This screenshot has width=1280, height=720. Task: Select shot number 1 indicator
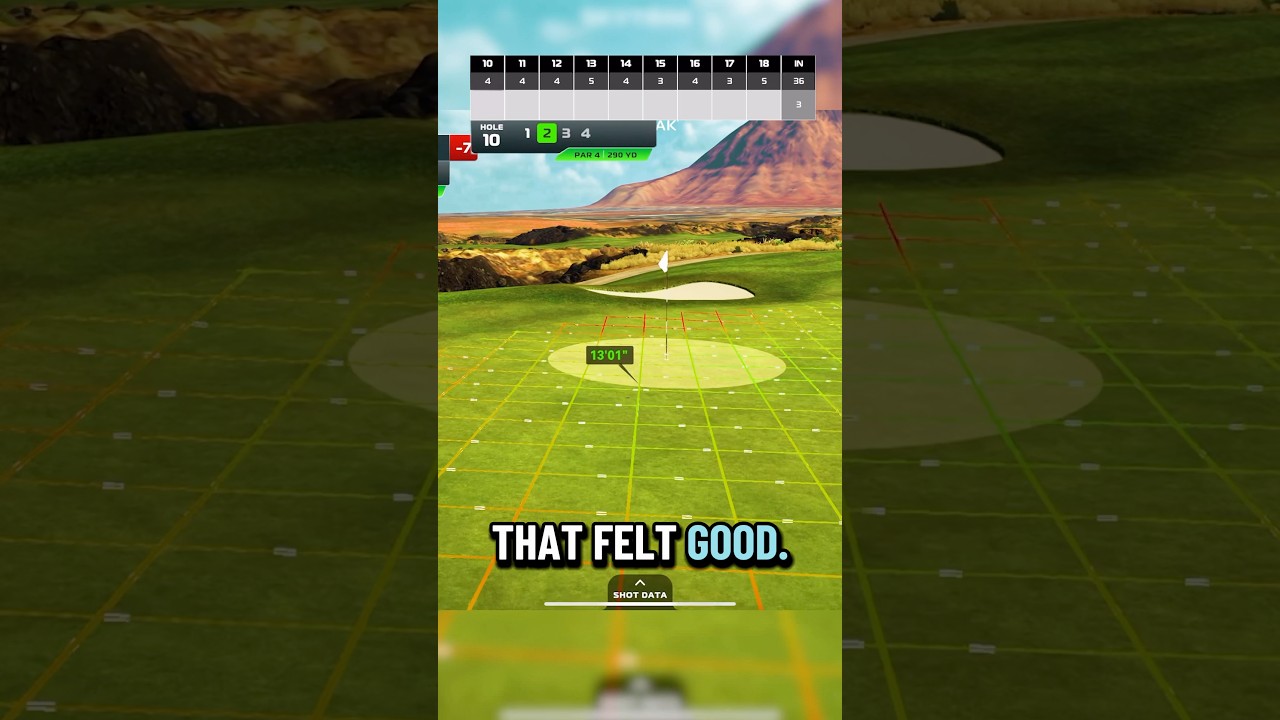point(527,133)
